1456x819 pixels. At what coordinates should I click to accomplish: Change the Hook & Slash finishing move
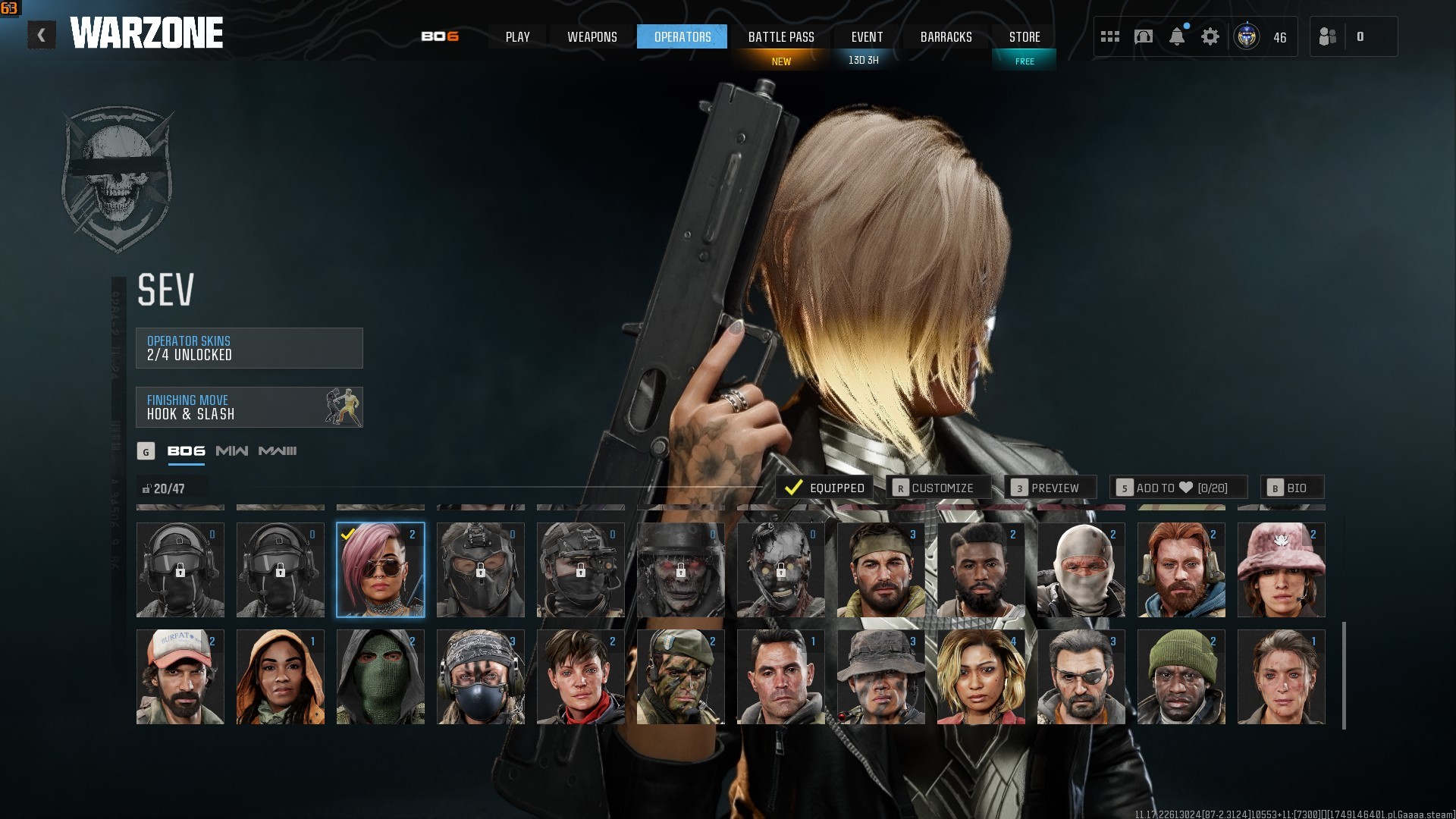[249, 407]
